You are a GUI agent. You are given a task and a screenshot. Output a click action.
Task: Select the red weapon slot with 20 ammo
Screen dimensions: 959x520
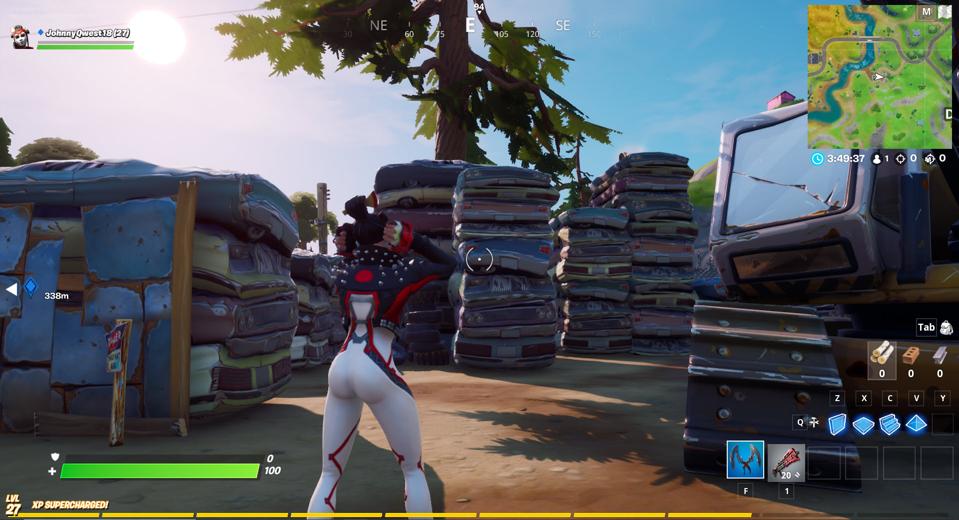tap(786, 461)
